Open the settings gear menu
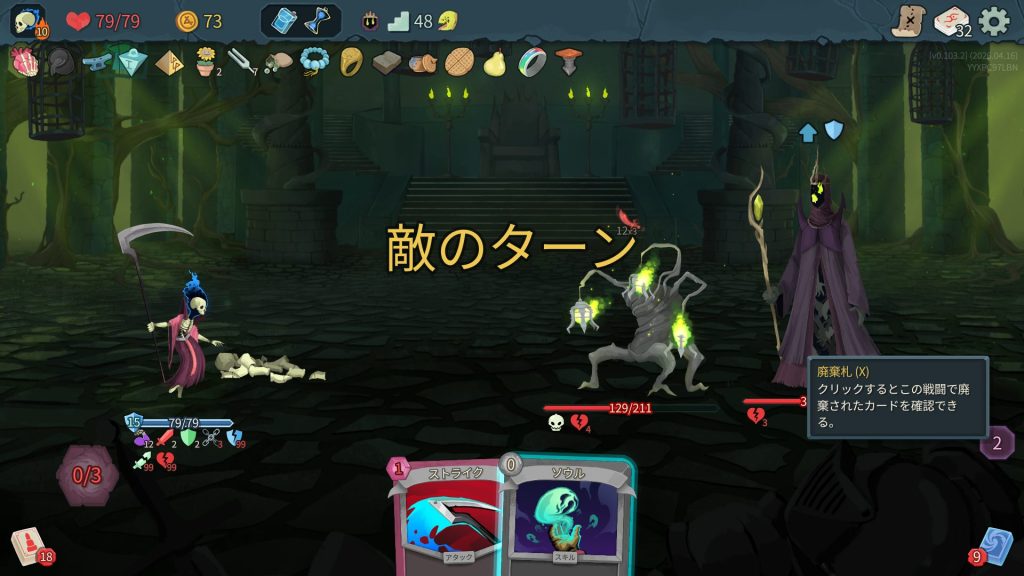Screen dimensions: 1024x576 click(993, 20)
